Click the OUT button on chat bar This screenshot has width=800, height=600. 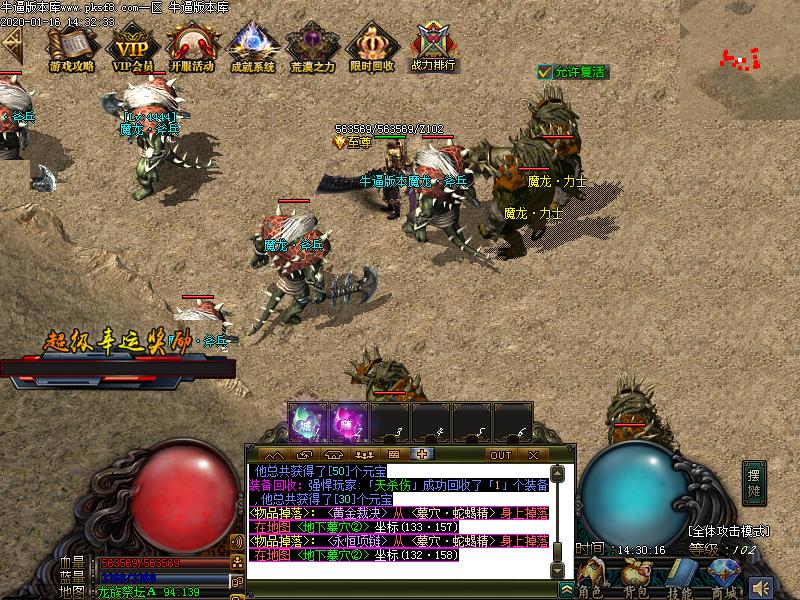pos(501,455)
